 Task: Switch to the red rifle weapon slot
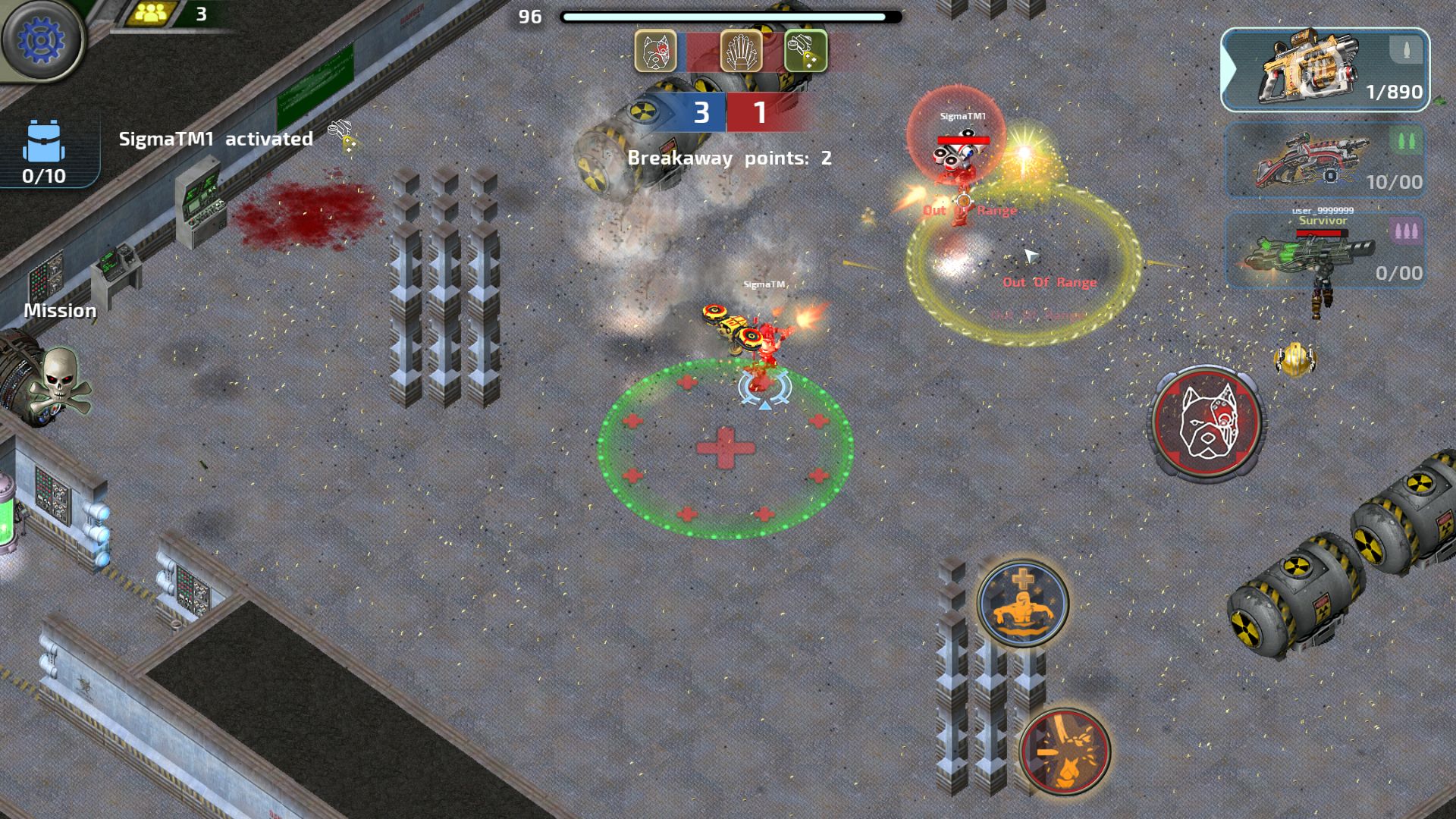tap(1325, 162)
